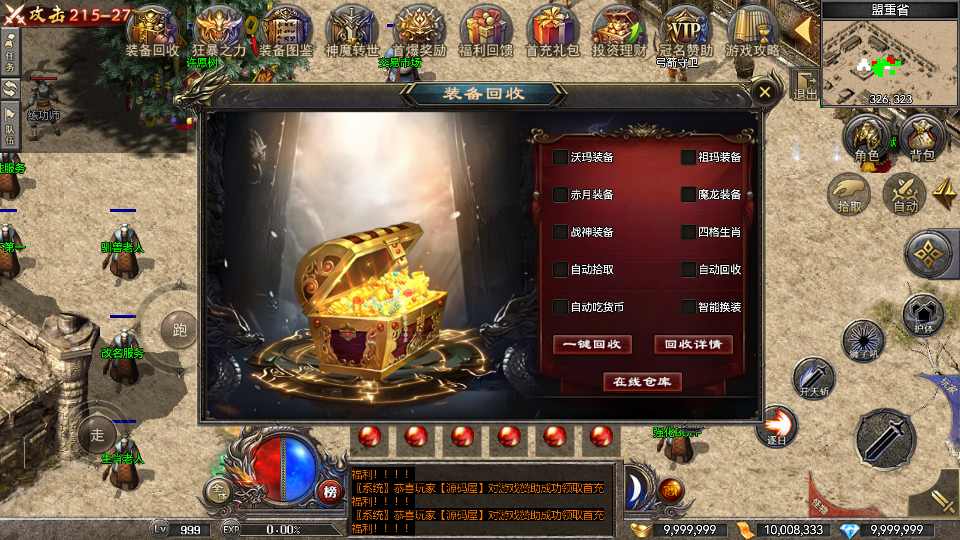Viewport: 960px width, 540px height.
Task: Open the 在线仓库 storage
Action: (x=642, y=381)
